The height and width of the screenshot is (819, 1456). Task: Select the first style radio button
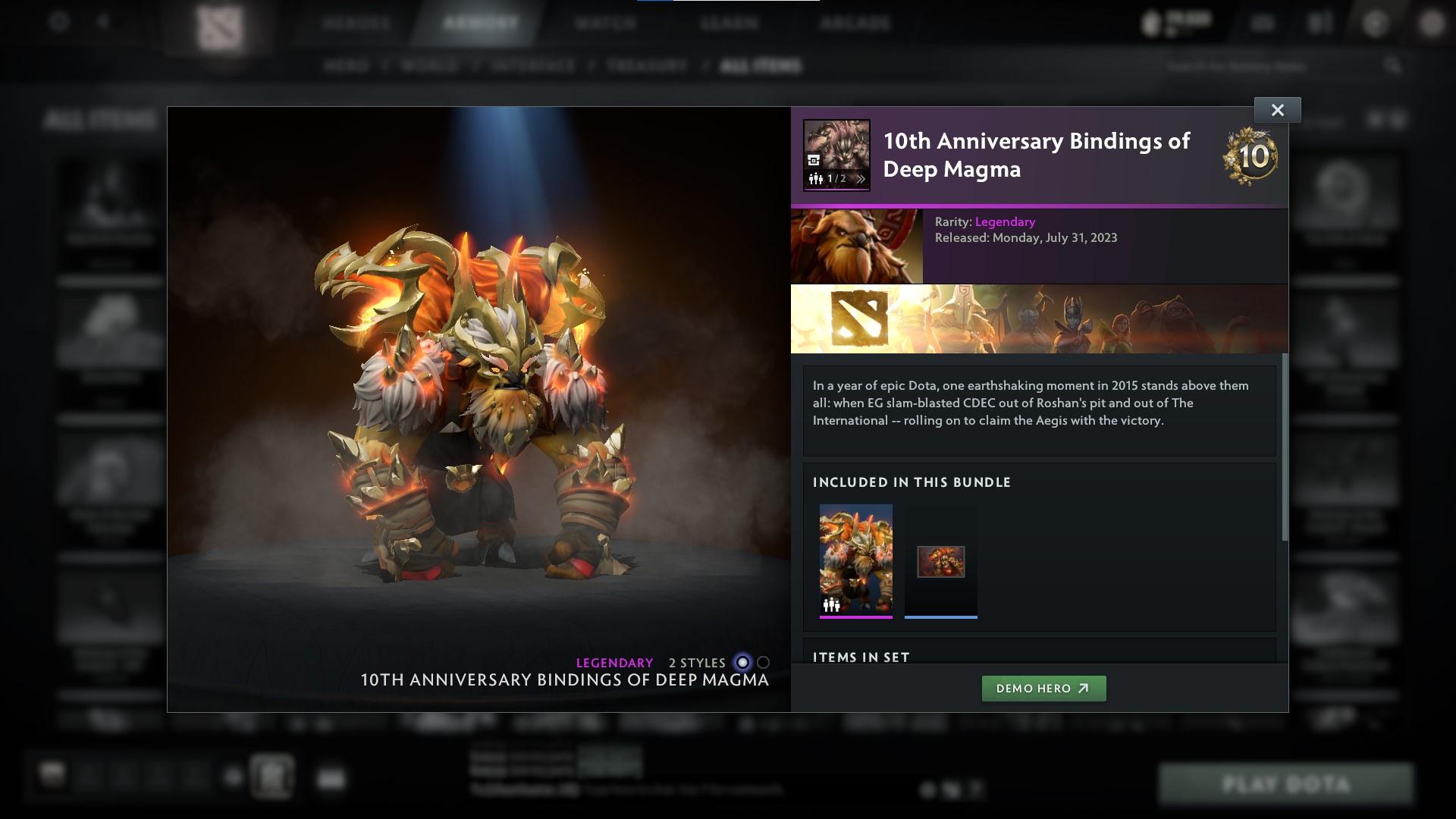pyautogui.click(x=742, y=662)
